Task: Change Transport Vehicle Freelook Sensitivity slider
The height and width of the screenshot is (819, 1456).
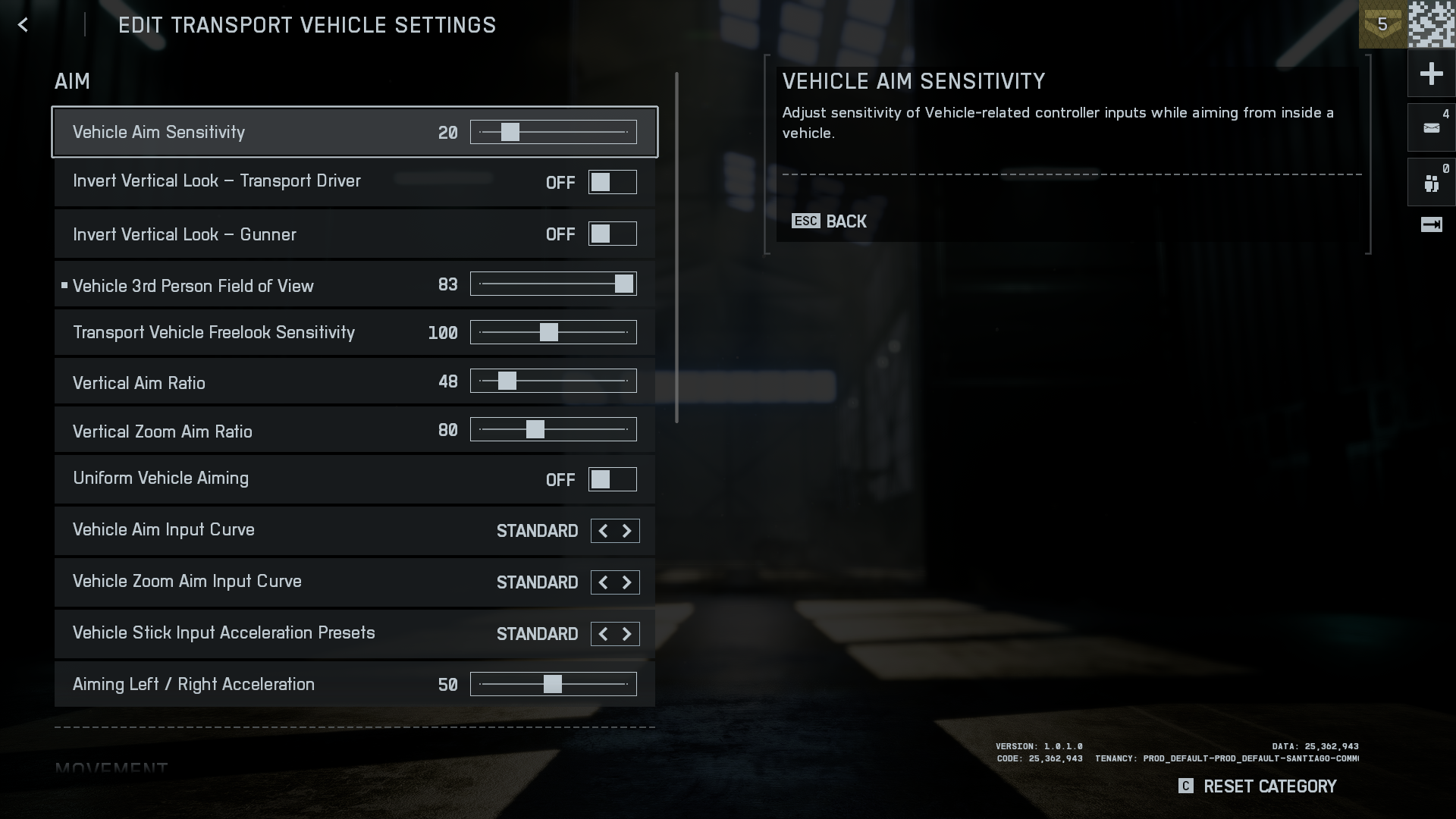Action: pyautogui.click(x=549, y=332)
